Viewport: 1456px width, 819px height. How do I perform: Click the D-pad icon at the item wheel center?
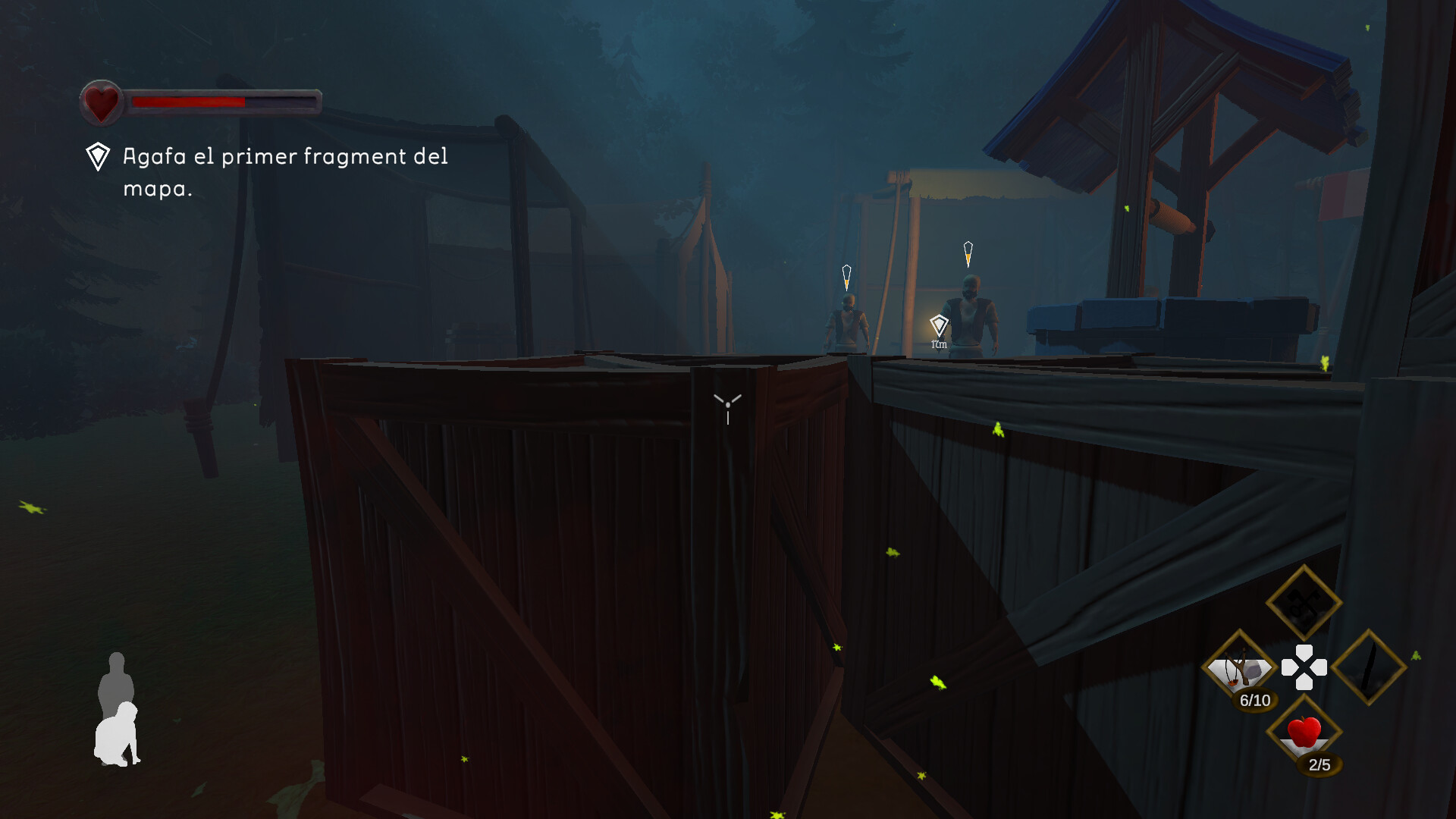(x=1303, y=666)
